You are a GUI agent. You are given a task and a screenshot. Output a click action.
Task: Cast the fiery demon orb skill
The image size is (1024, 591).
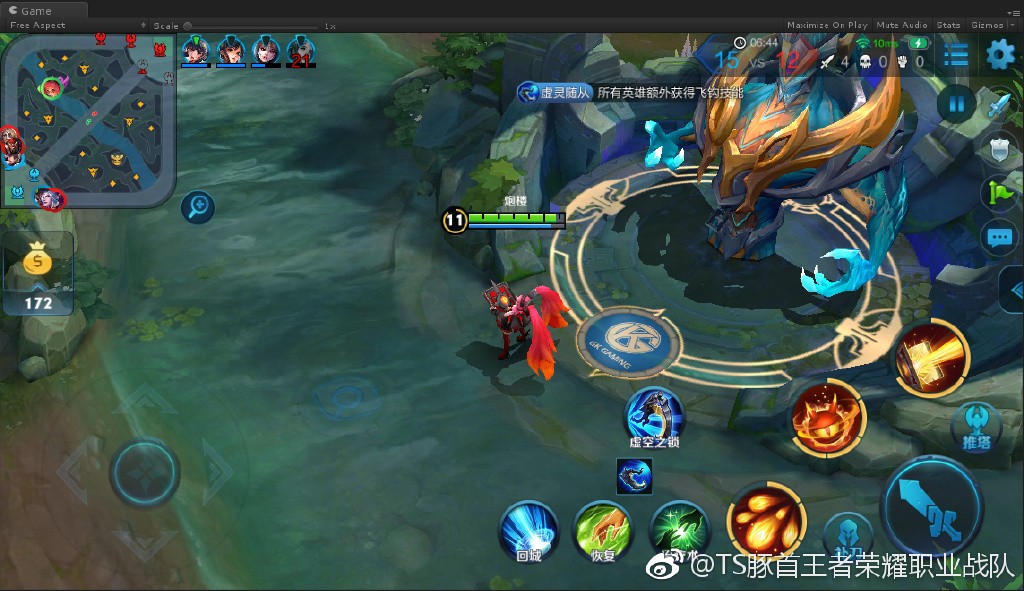(x=828, y=418)
